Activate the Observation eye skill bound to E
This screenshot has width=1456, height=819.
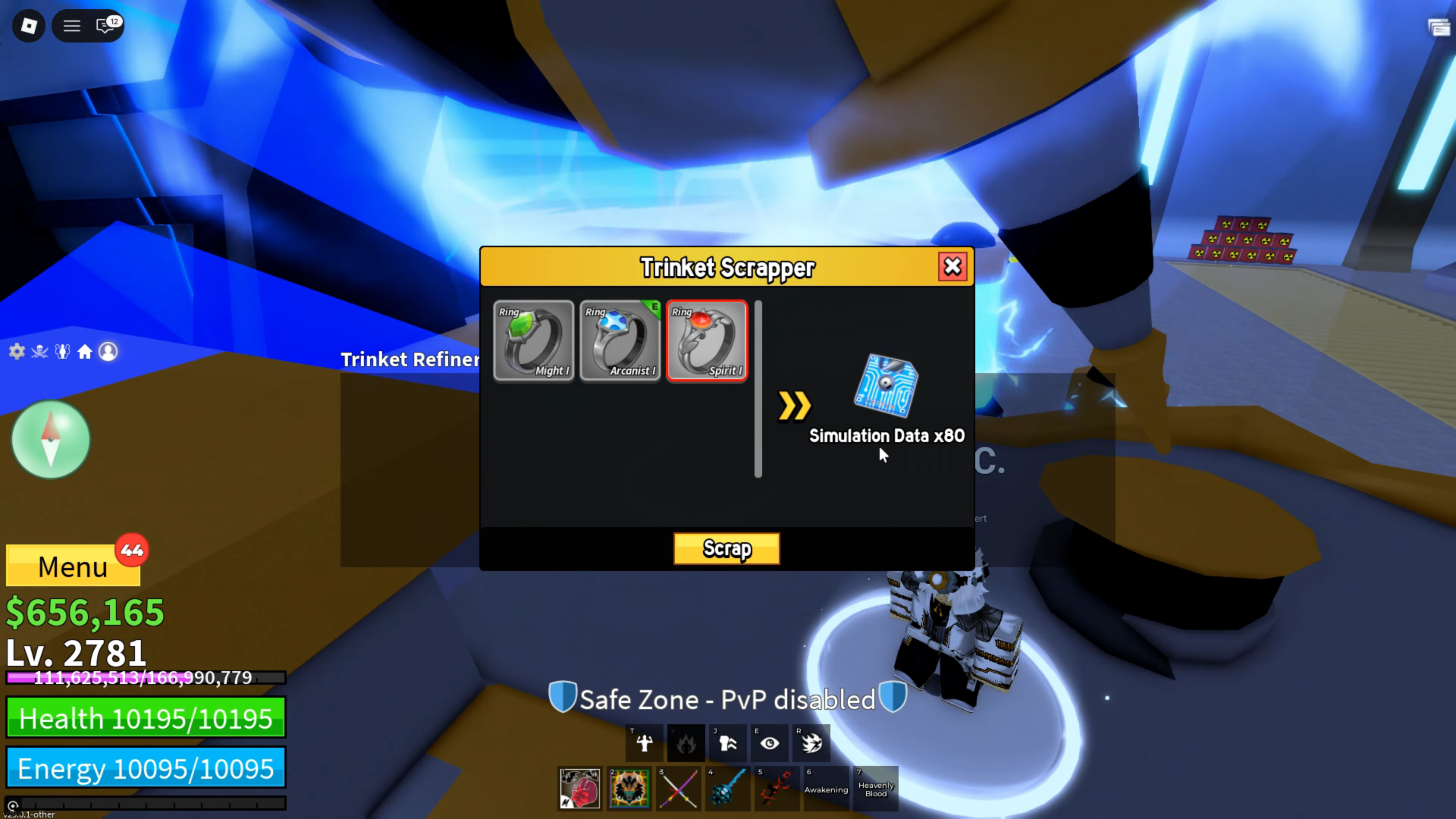click(x=769, y=743)
